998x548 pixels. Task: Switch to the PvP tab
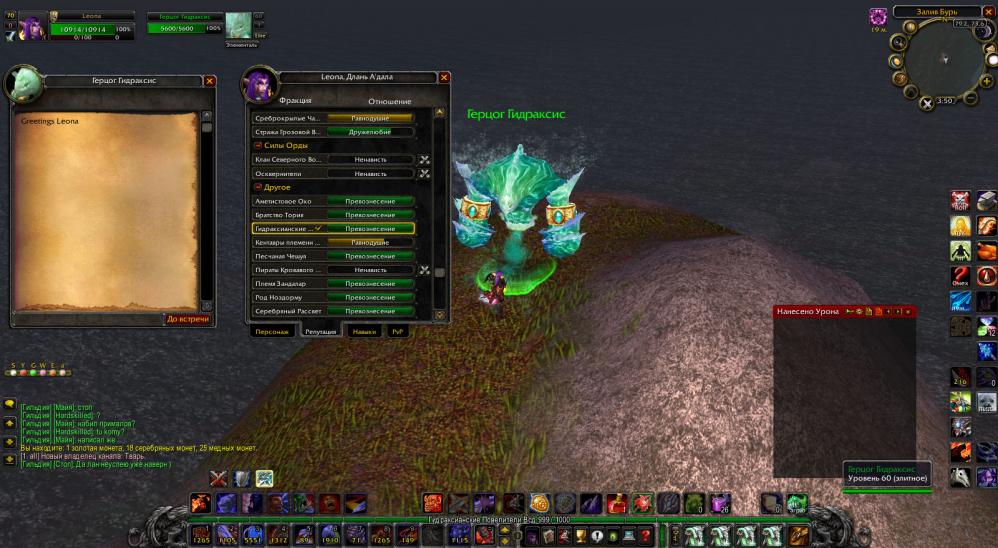pyautogui.click(x=398, y=331)
